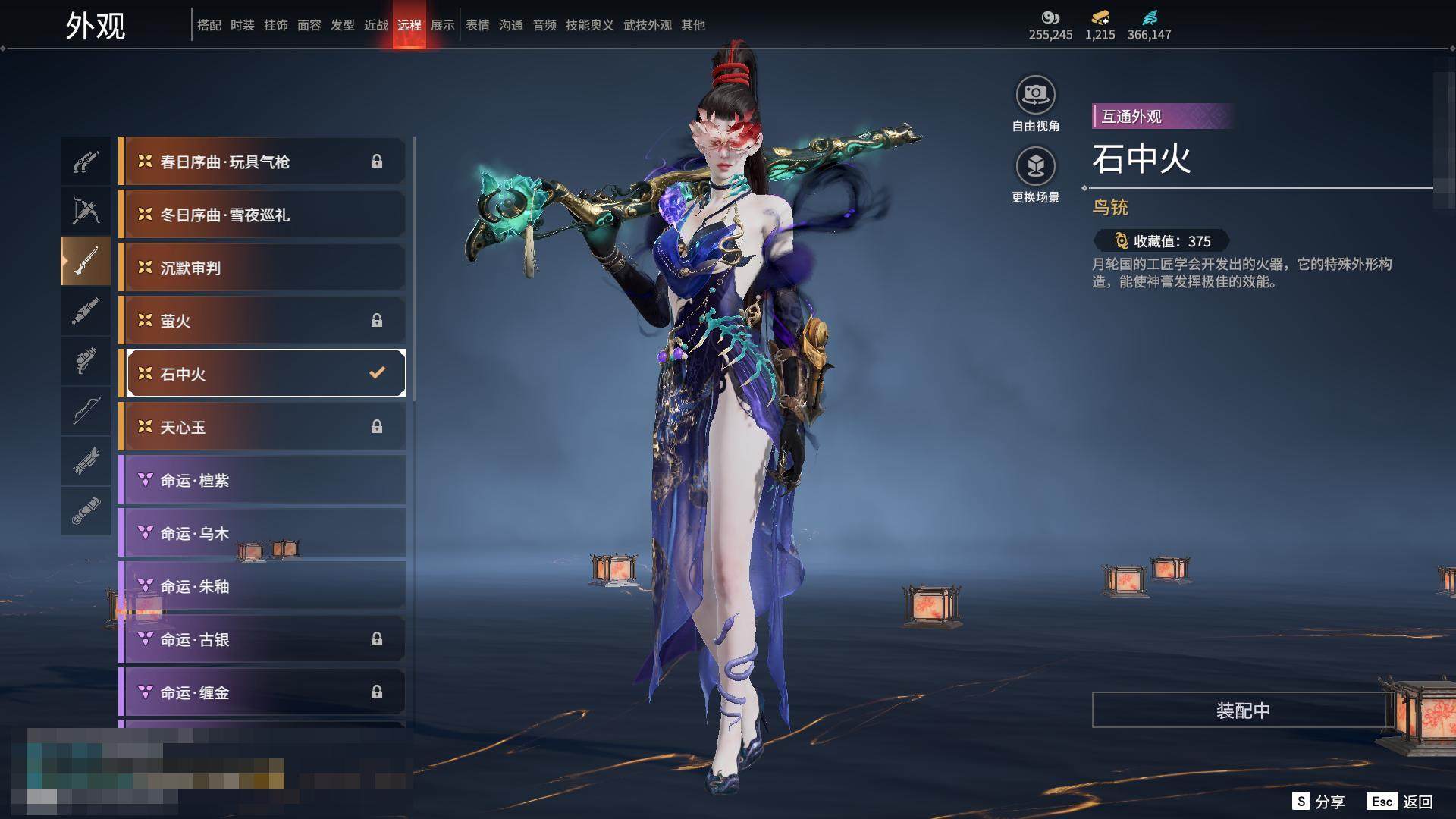
Task: Go to the 近战 tab
Action: [375, 25]
